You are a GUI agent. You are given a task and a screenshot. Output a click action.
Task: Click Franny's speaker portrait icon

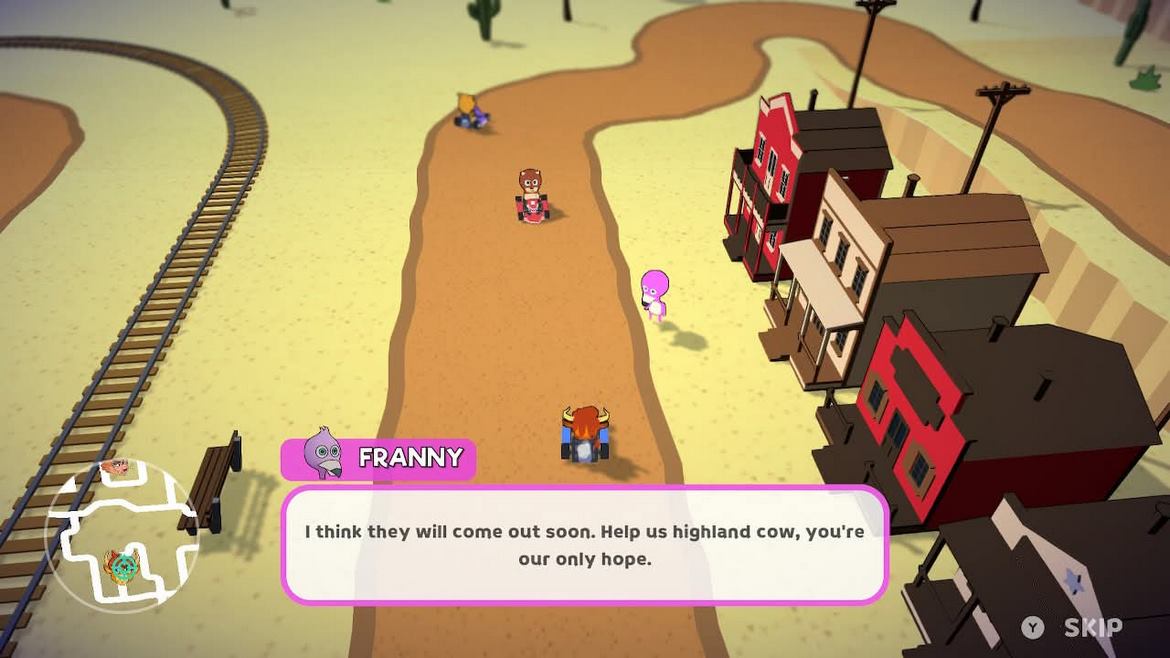pyautogui.click(x=322, y=455)
